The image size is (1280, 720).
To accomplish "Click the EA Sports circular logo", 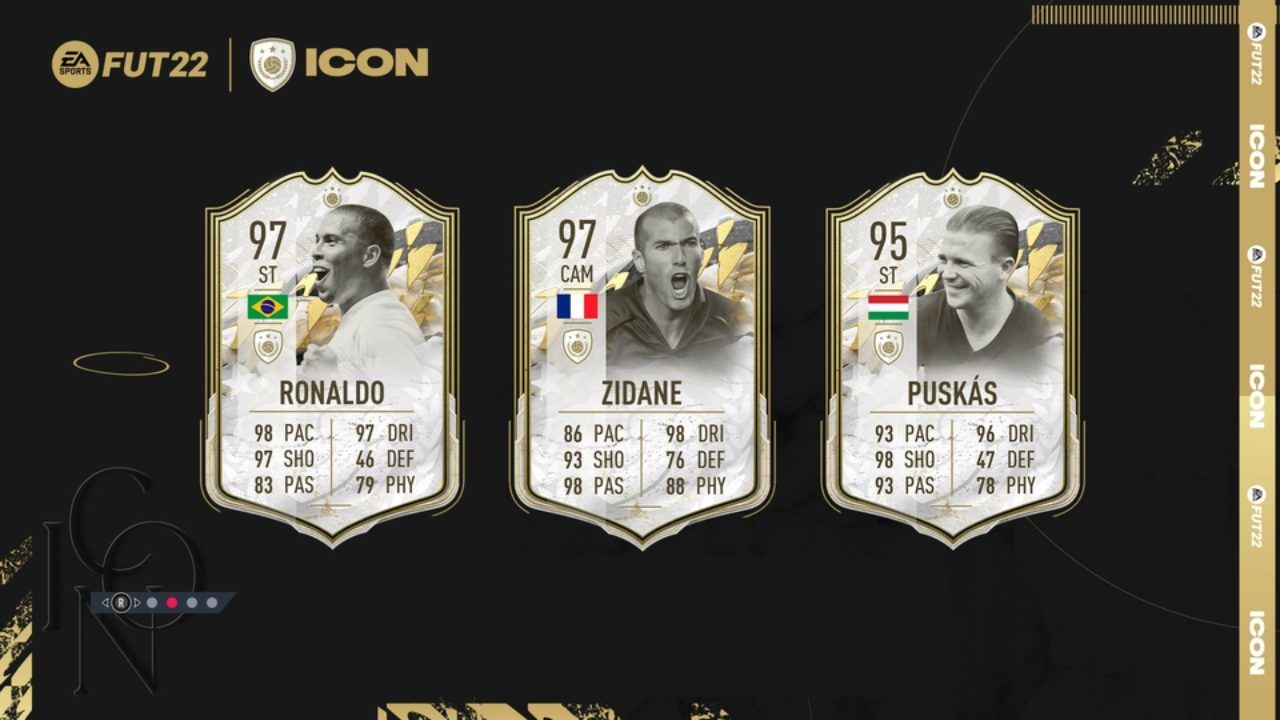I will tap(77, 63).
